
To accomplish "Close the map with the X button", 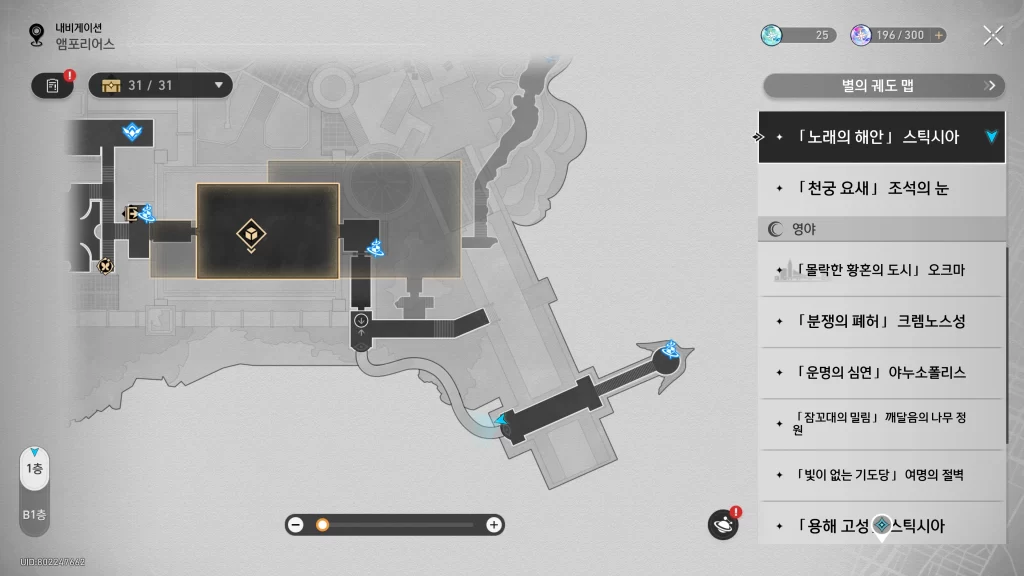I will [992, 35].
